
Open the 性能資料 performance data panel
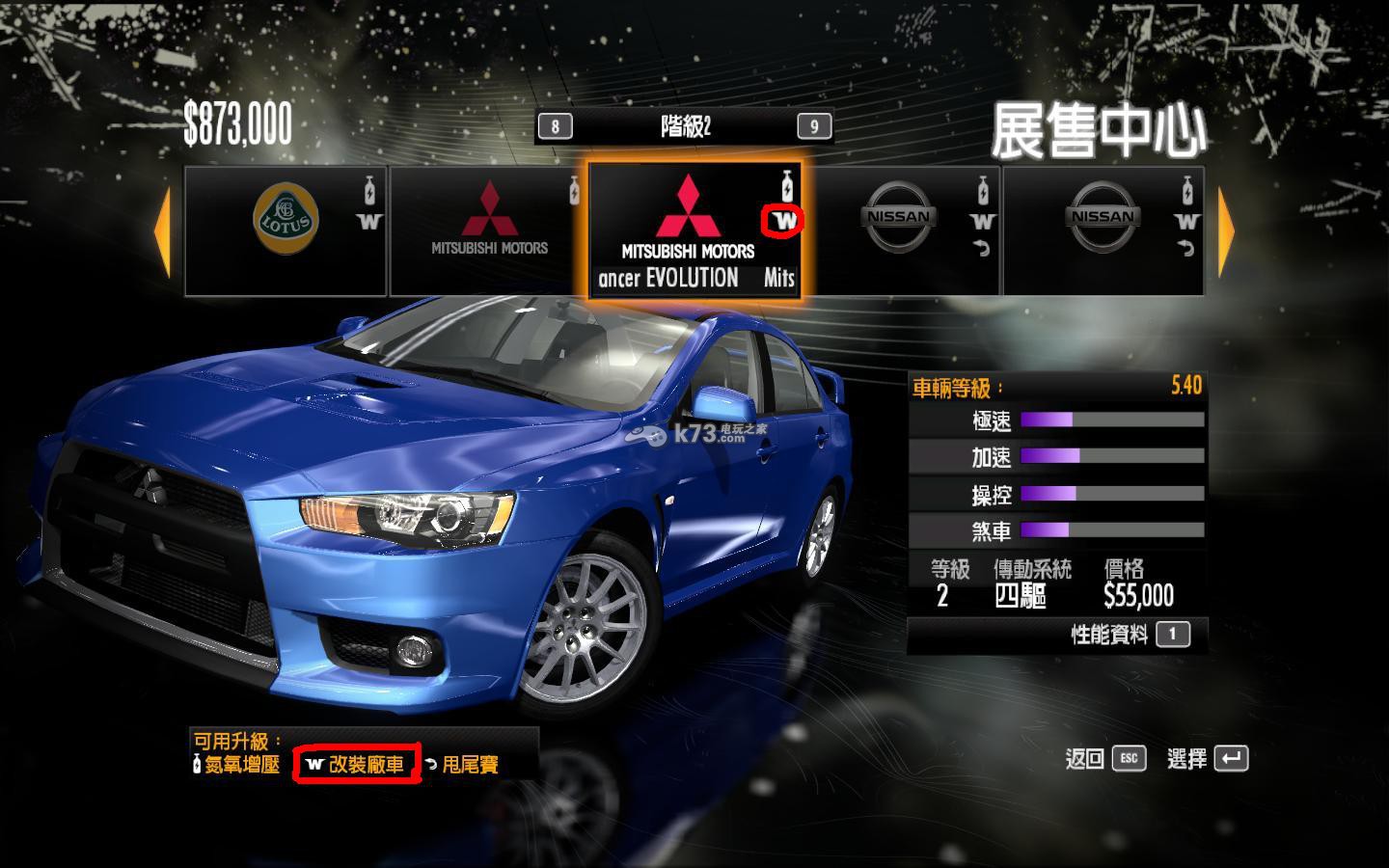coord(1130,635)
